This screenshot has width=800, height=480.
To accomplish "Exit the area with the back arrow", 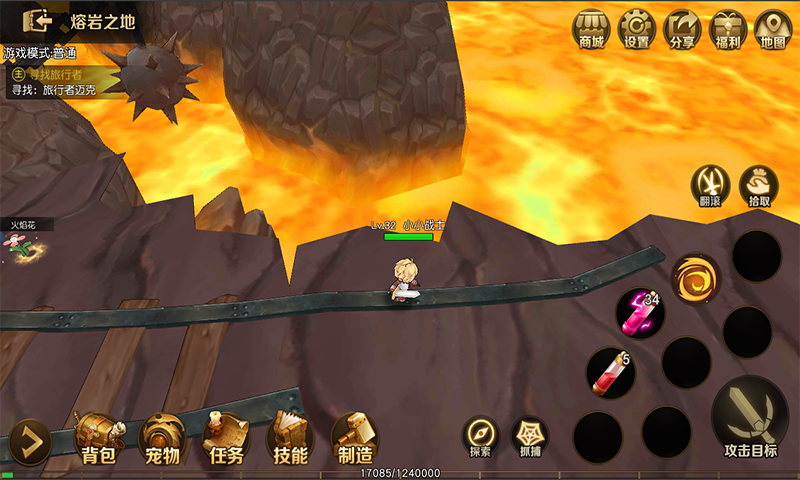I will [38, 21].
